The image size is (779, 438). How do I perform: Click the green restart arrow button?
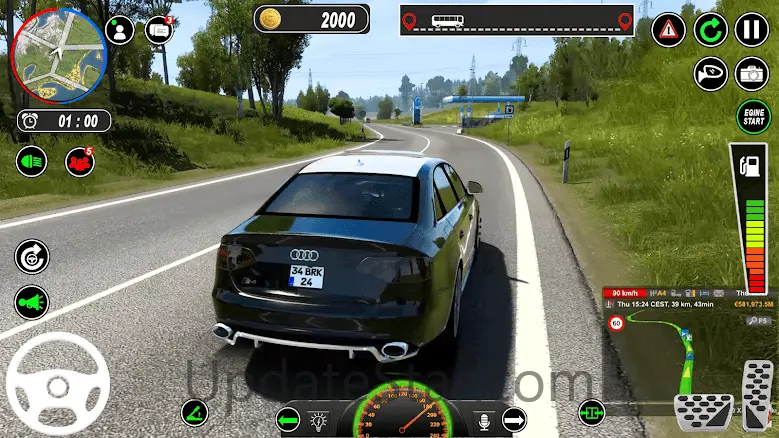(x=711, y=30)
